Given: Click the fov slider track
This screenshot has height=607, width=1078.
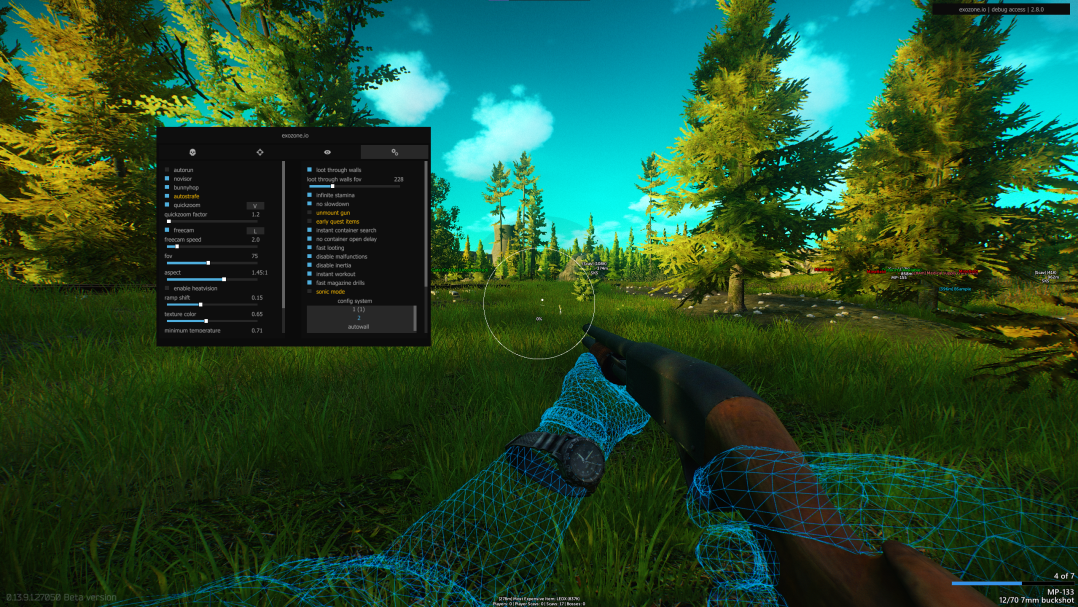Looking at the screenshot, I should [212, 263].
